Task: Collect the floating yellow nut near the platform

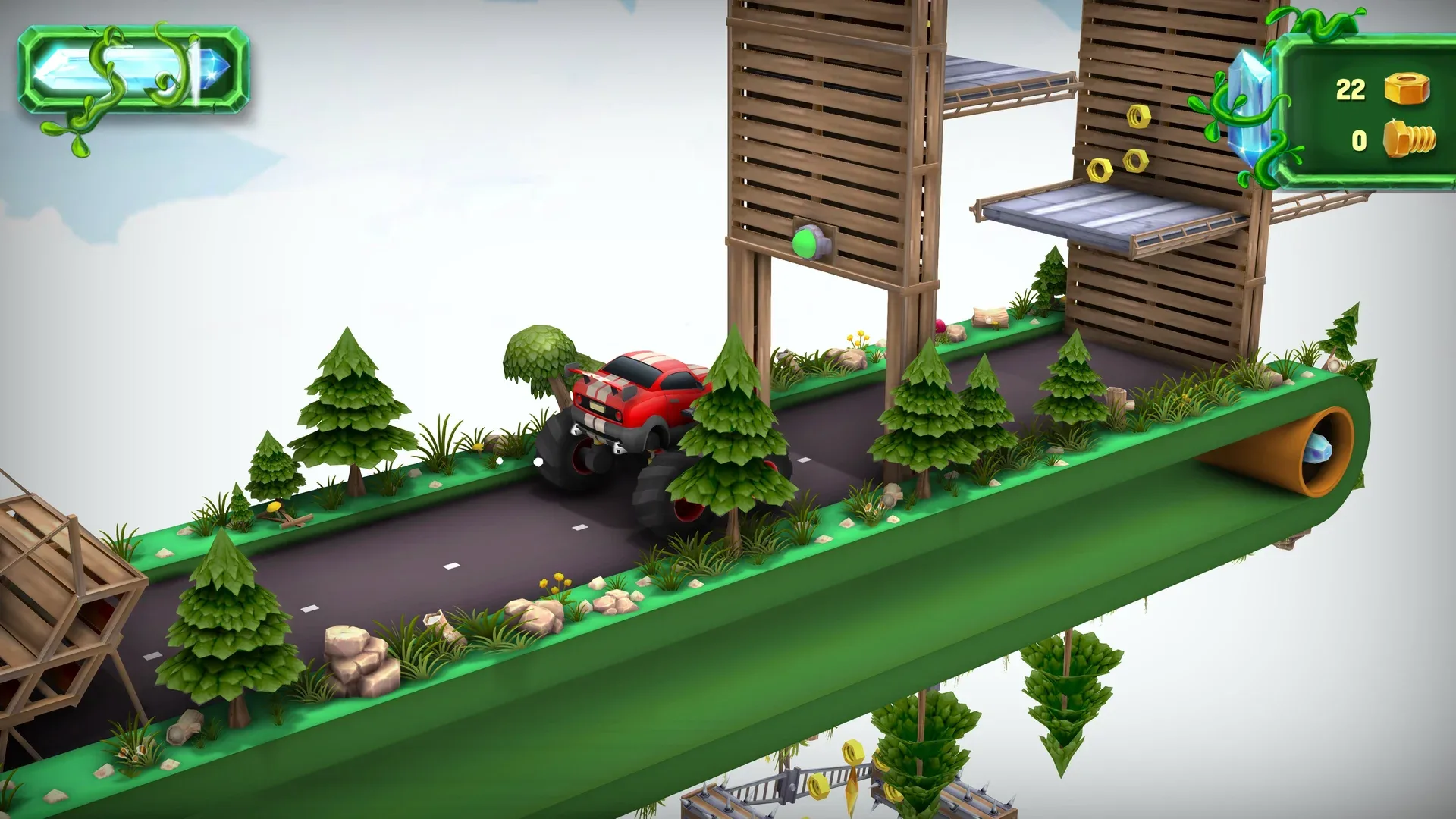Action: pyautogui.click(x=1139, y=115)
